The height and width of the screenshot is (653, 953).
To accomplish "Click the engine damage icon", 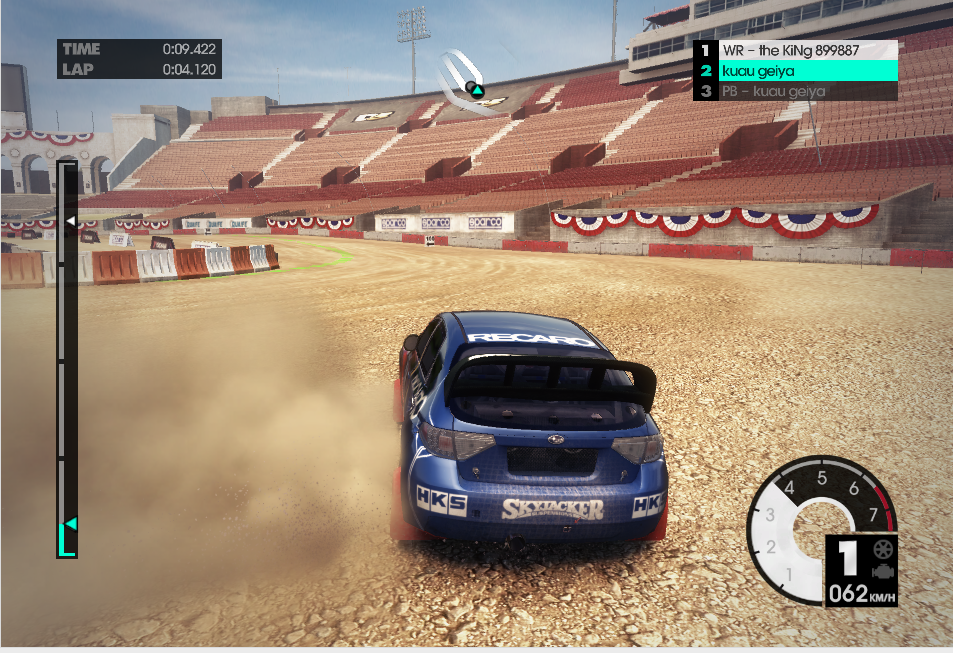I will 882,571.
